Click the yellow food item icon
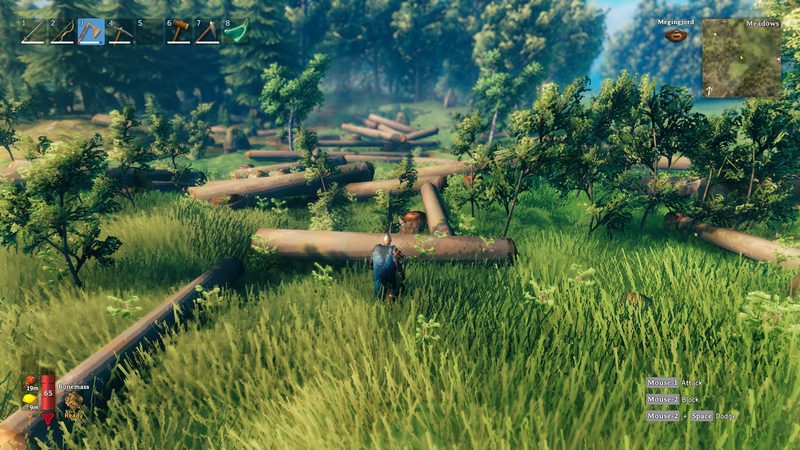 point(30,399)
